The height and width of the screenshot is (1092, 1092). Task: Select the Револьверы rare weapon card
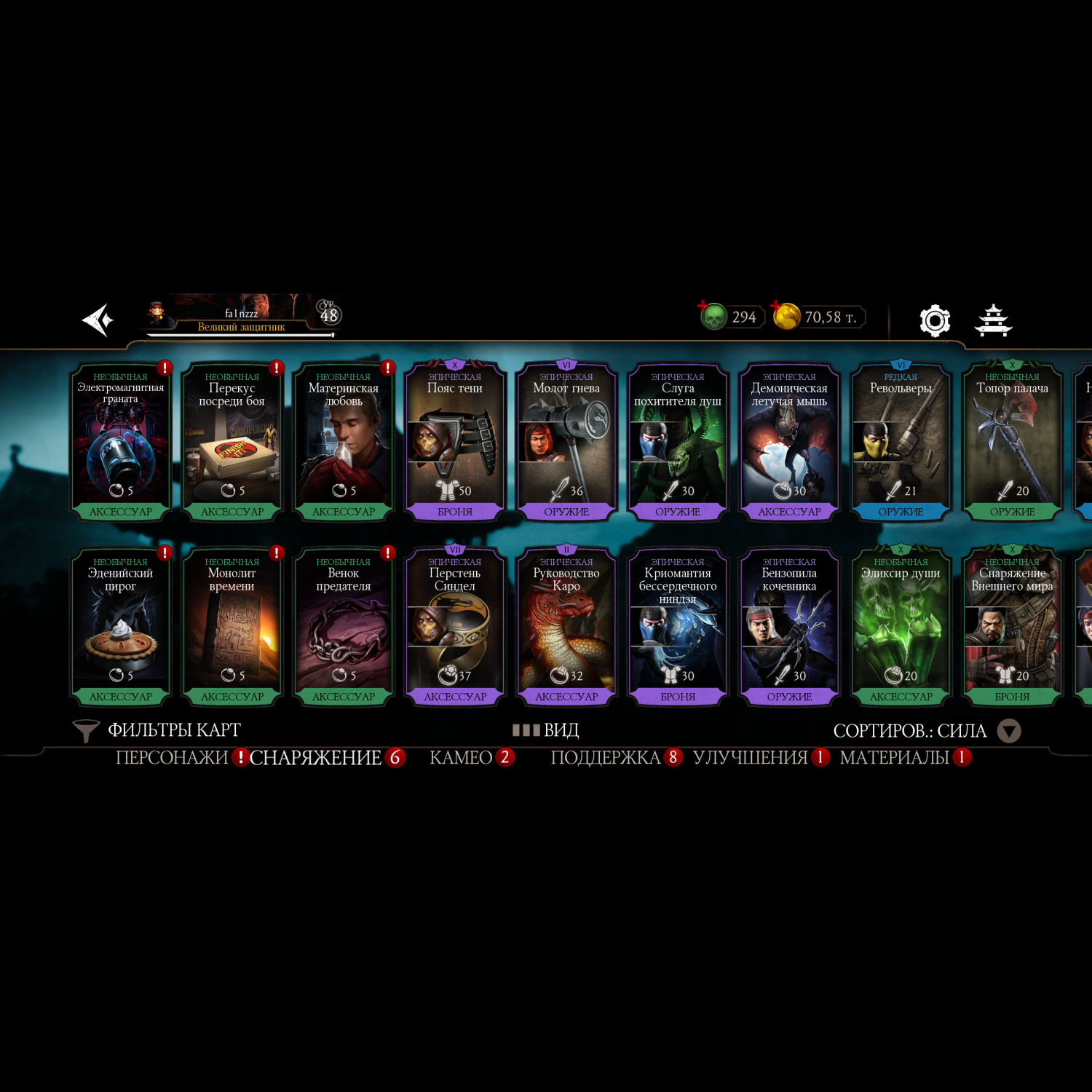coord(901,441)
